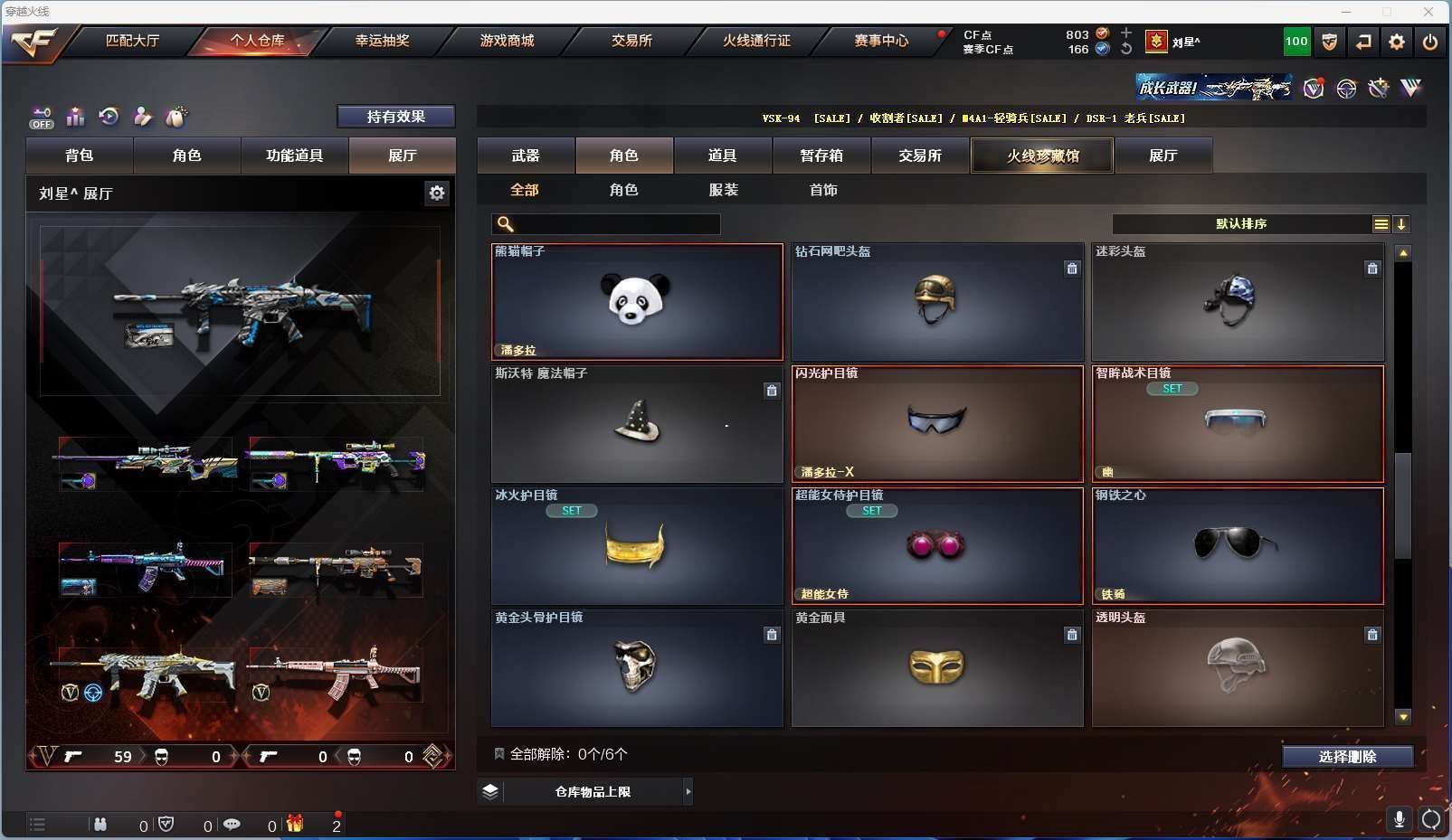Open the 持有效果 owned effects panel

click(x=395, y=117)
